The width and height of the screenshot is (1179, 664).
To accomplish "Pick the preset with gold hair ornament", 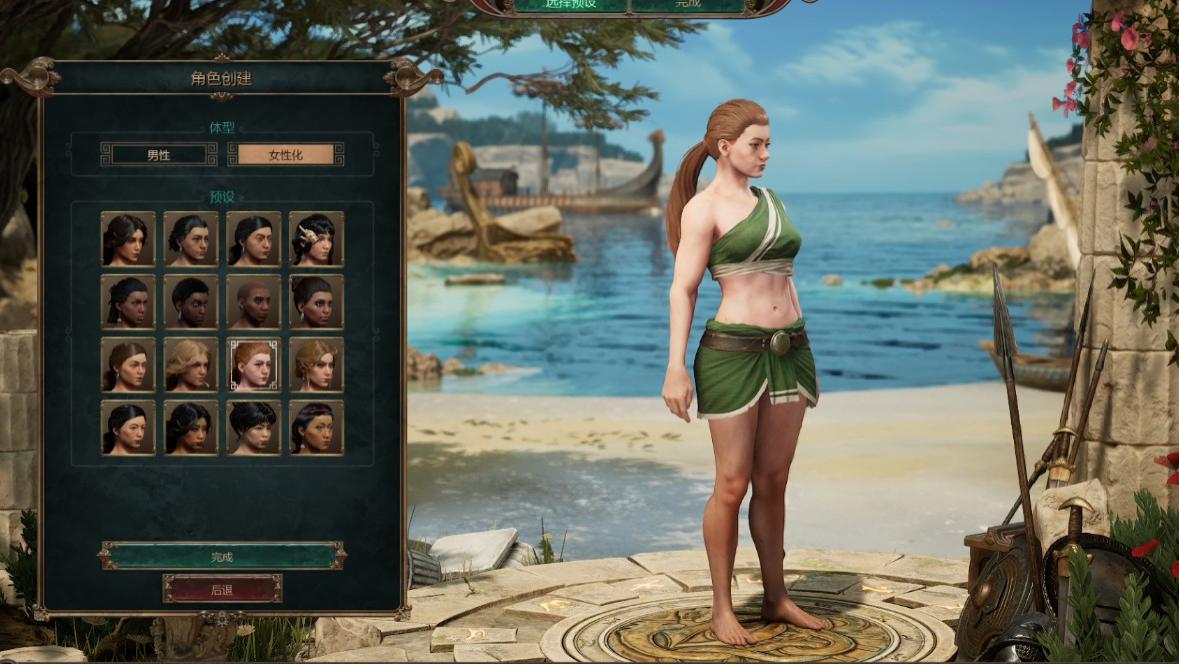I will pyautogui.click(x=316, y=238).
